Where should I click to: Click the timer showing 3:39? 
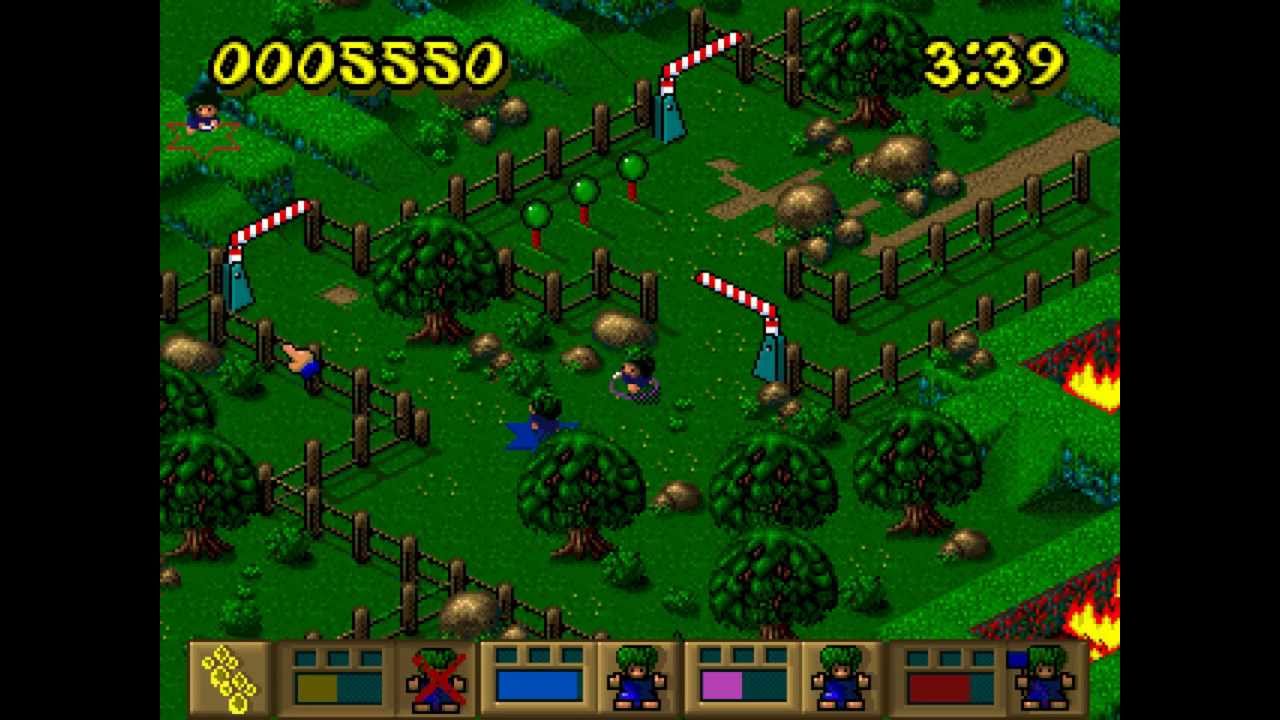click(995, 60)
